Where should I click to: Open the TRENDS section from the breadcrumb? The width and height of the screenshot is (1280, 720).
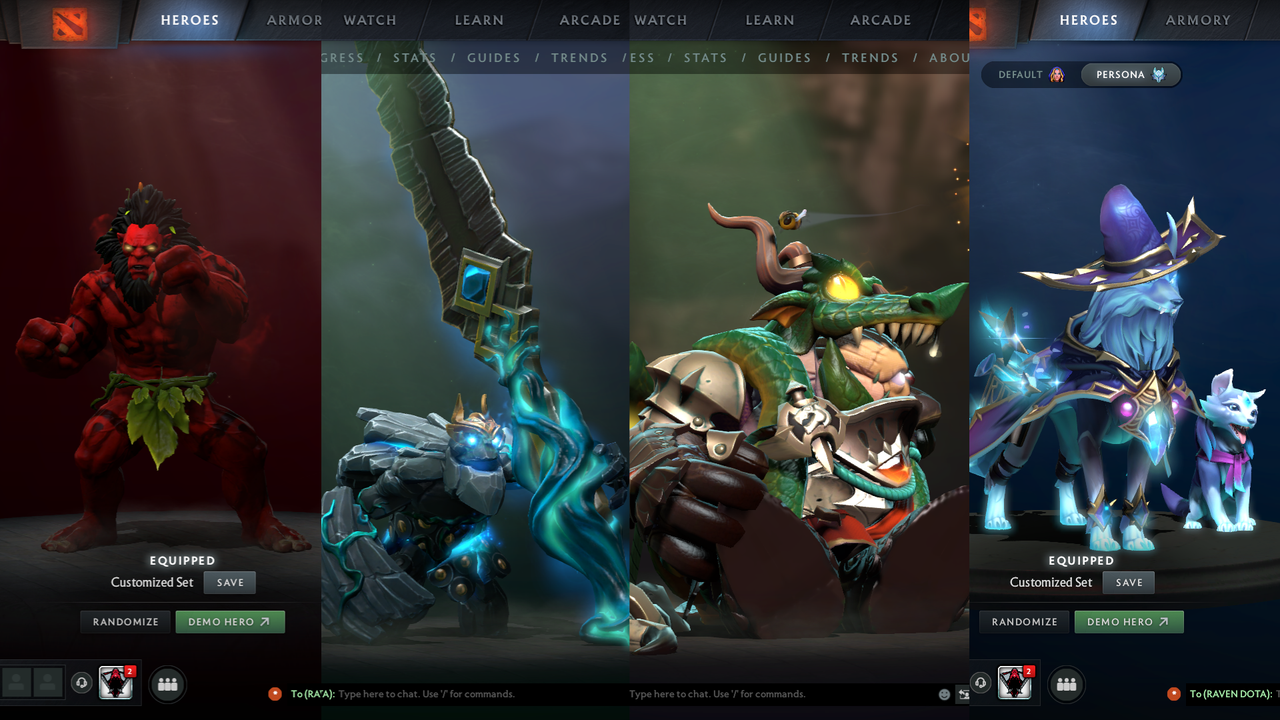pyautogui.click(x=579, y=58)
